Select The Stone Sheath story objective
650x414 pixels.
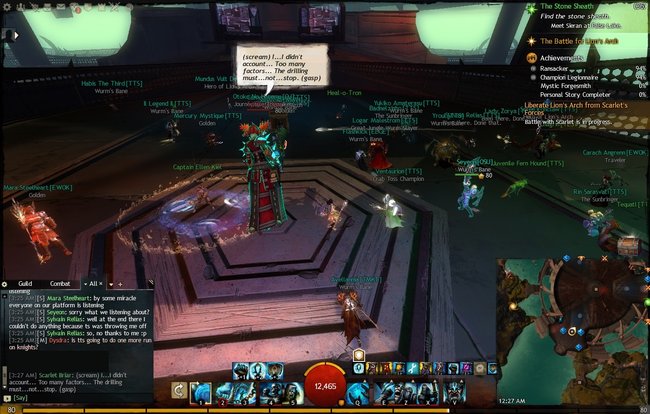pyautogui.click(x=569, y=7)
